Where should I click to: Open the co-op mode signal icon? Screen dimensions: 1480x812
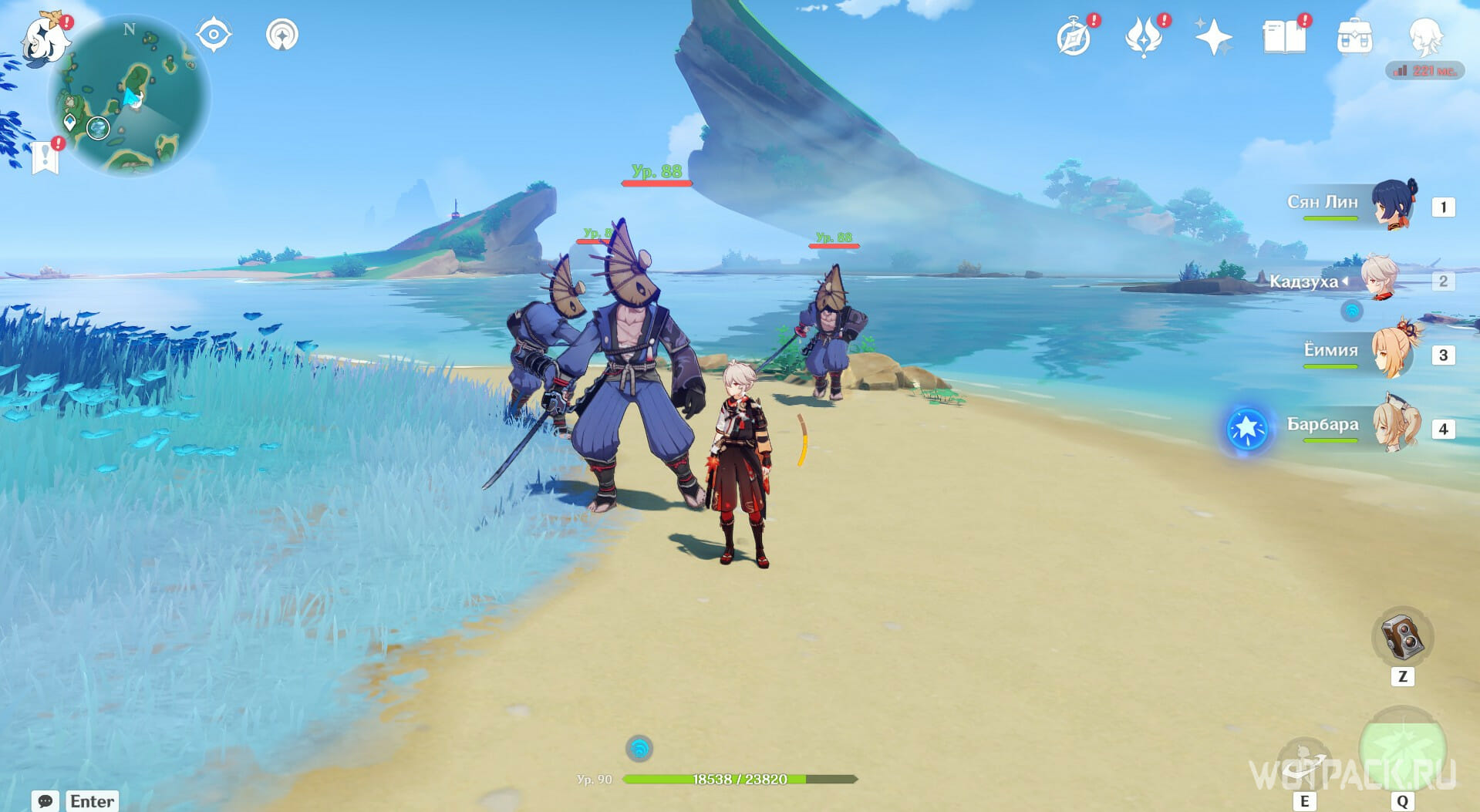coord(282,35)
